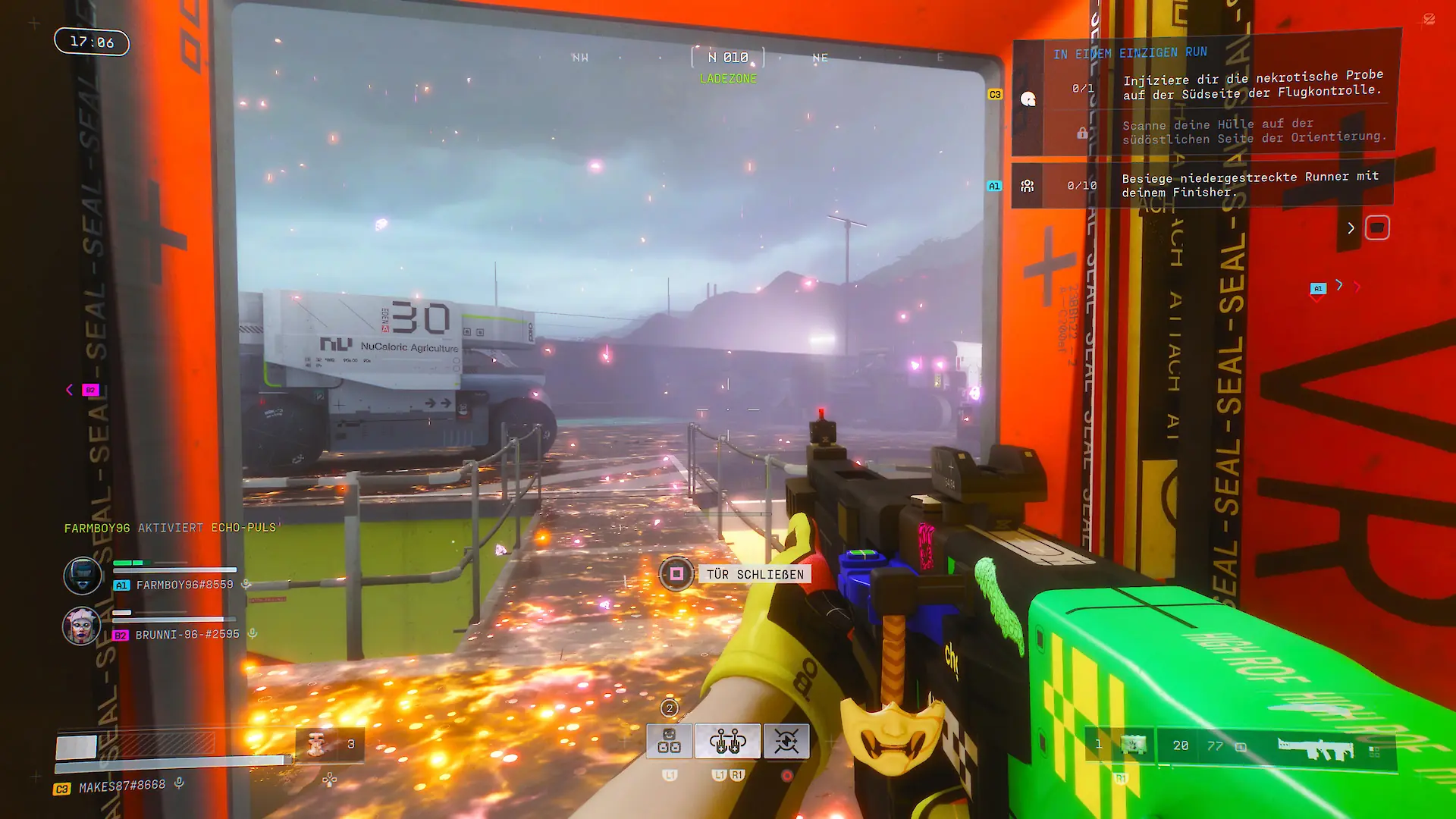Viewport: 1456px width, 819px height.
Task: Click FARMBOY96's squad portrait
Action: (82, 576)
